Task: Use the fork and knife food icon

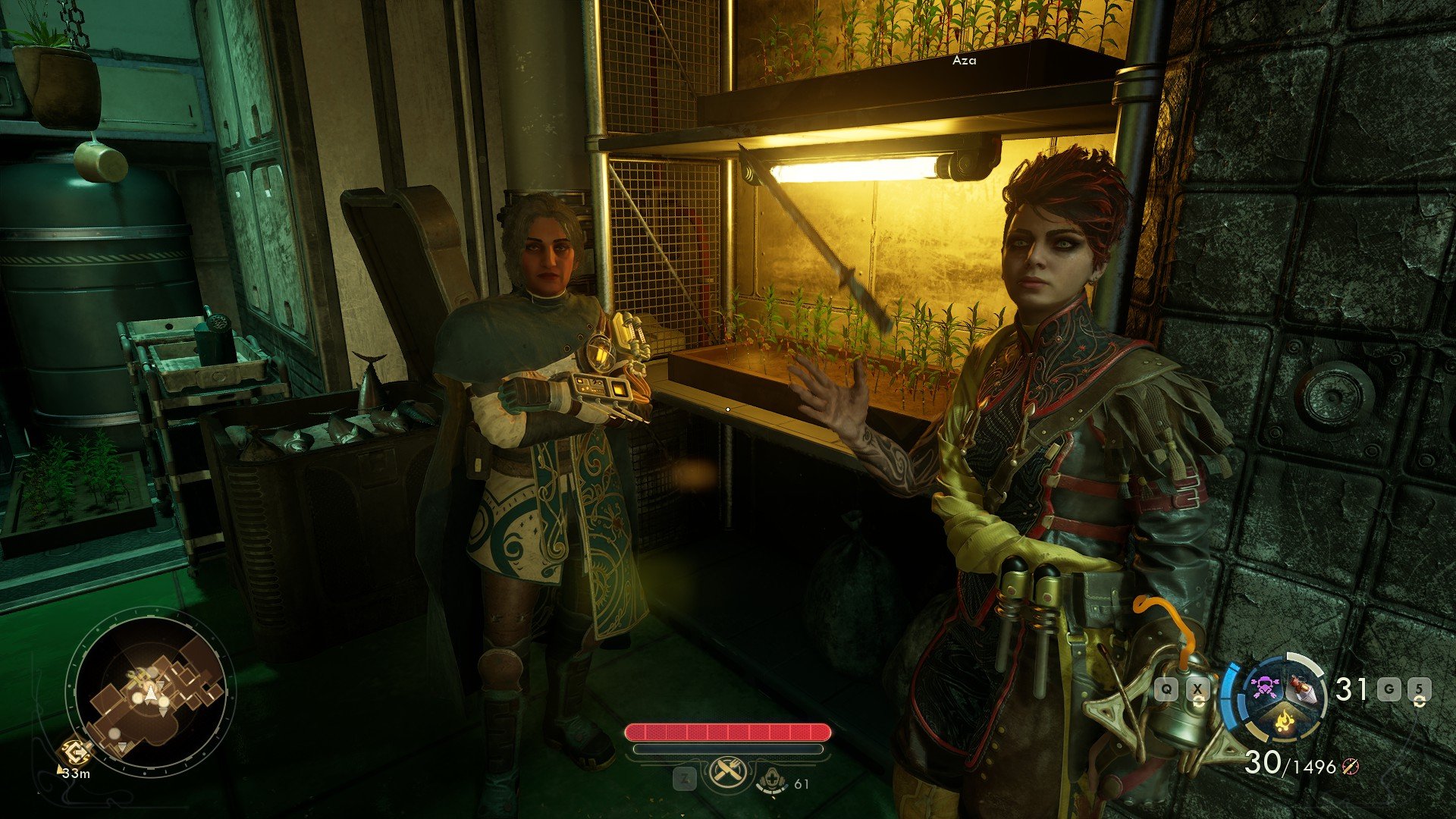Action: 727,773
